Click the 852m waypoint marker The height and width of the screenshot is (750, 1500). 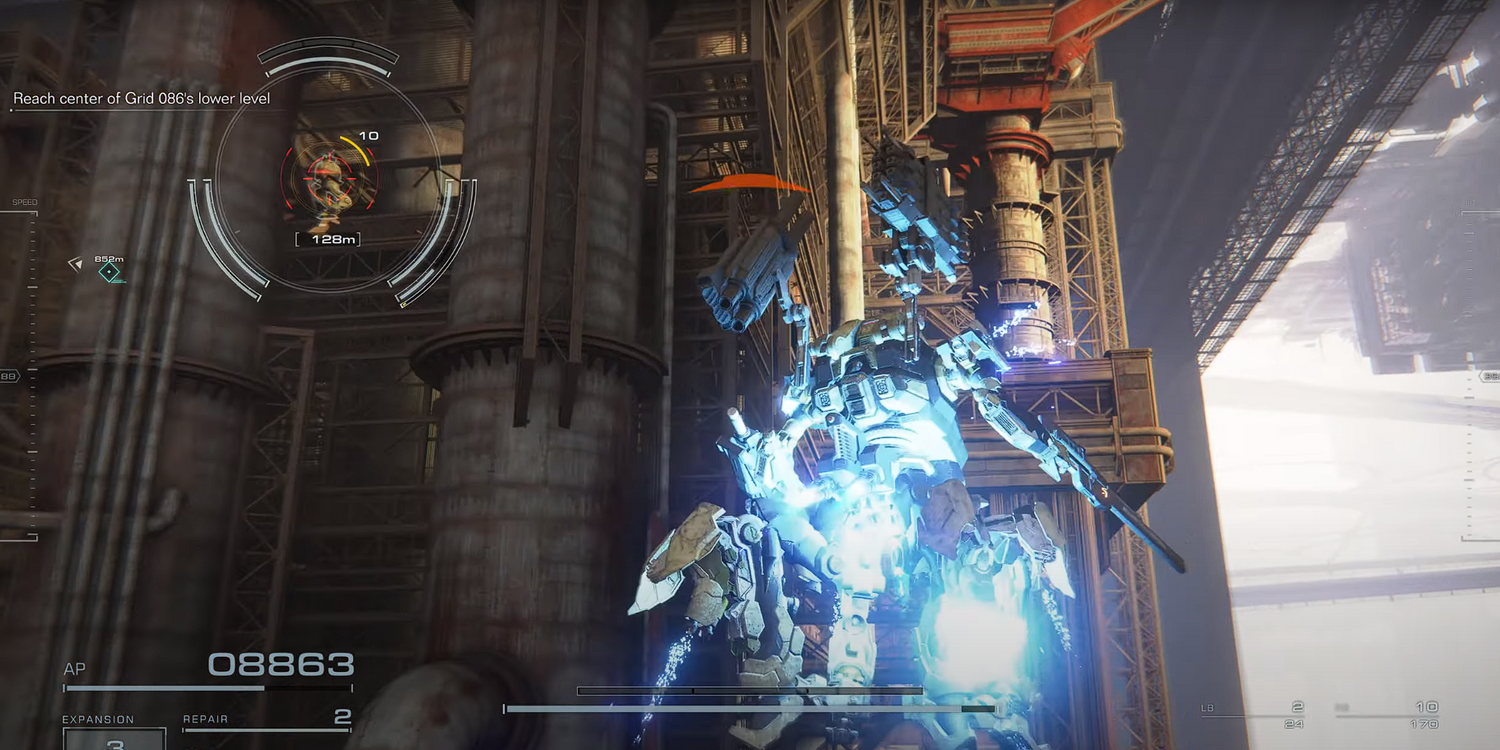tap(109, 271)
